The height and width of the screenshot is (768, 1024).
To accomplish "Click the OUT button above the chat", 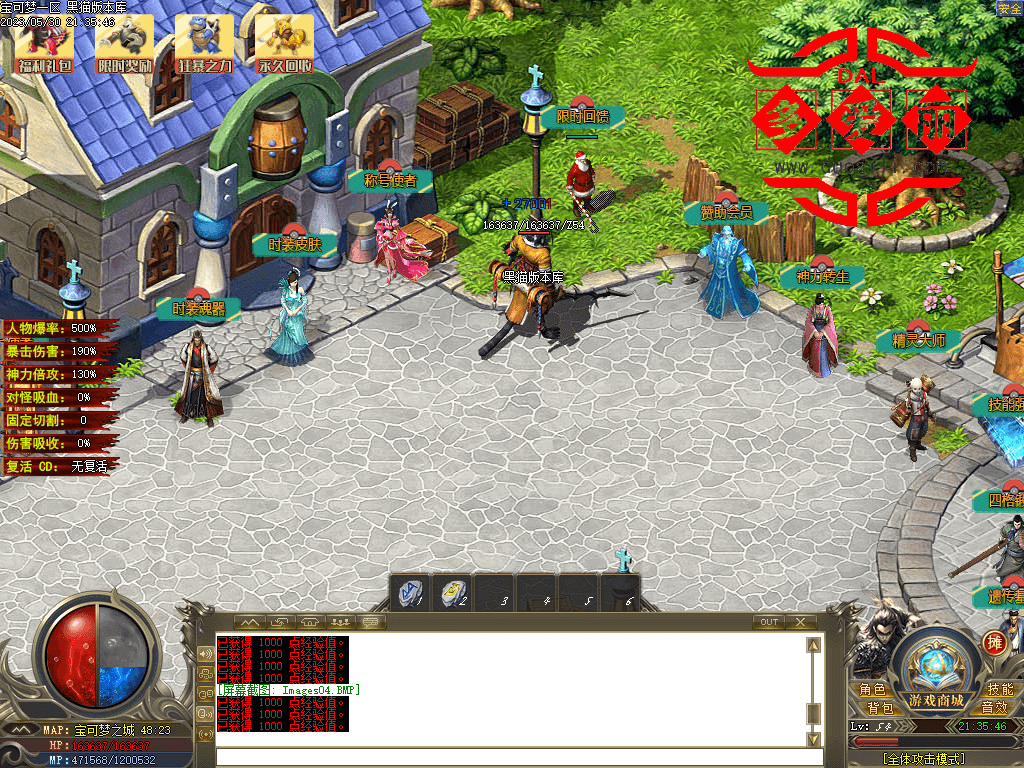I will click(768, 622).
